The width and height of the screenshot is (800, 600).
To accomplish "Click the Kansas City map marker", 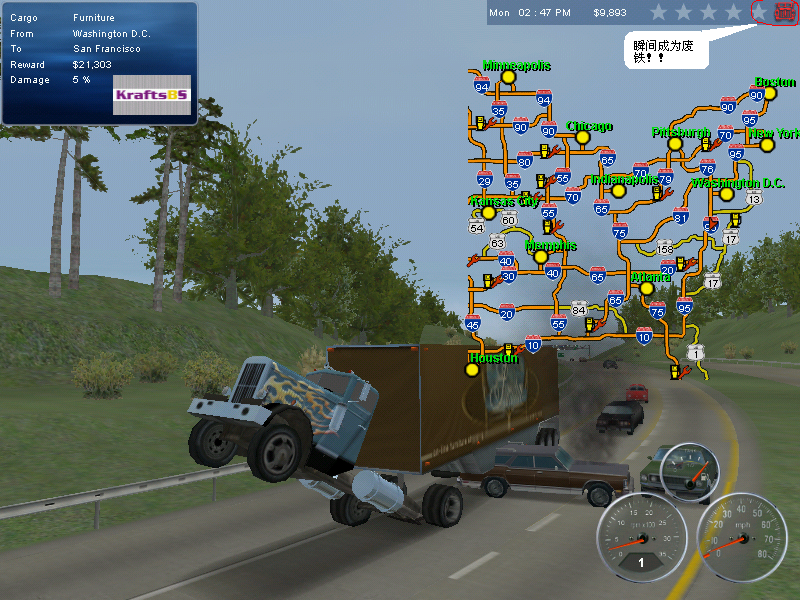I will (x=488, y=213).
